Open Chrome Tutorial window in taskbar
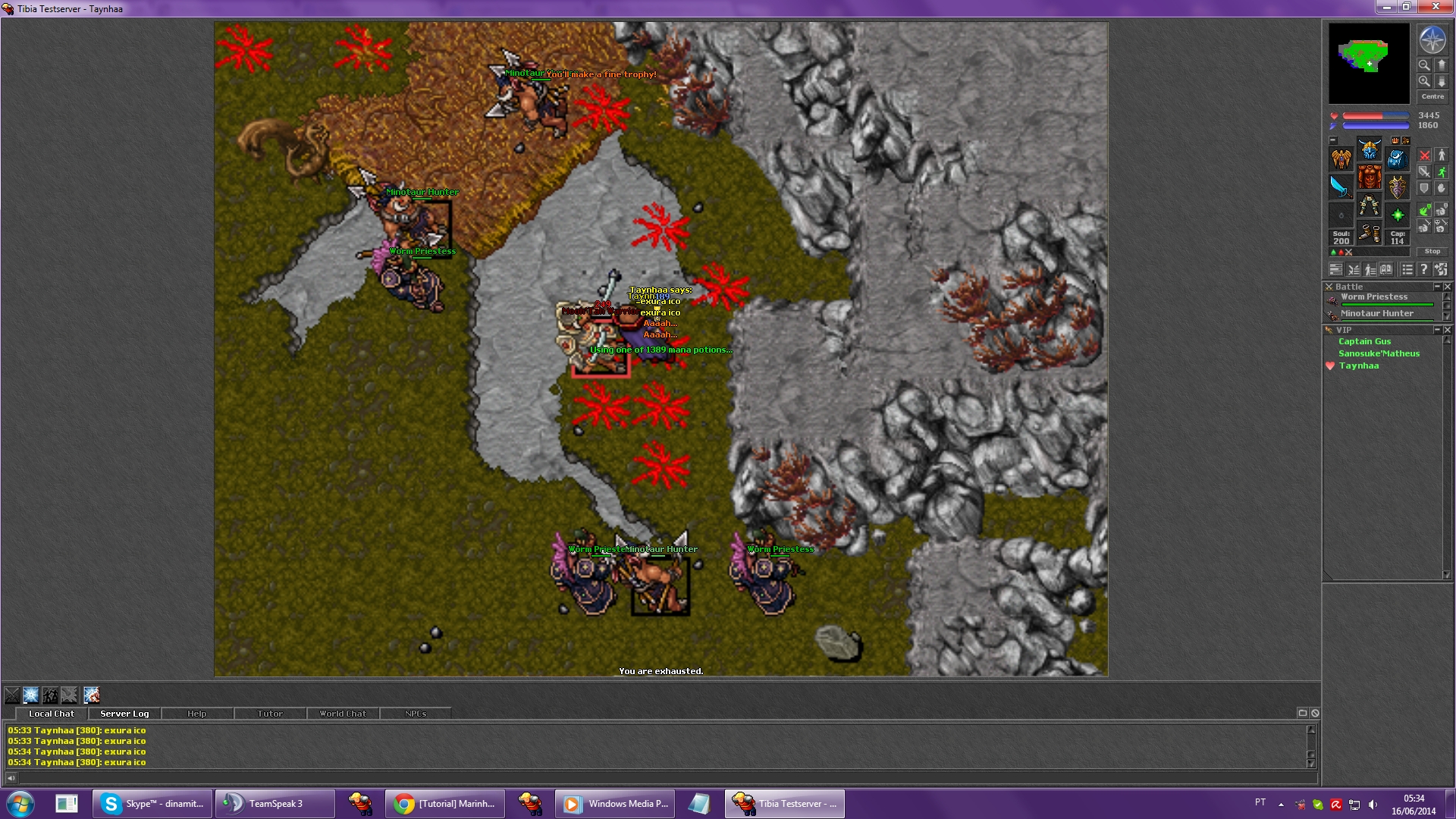The image size is (1456, 819). point(445,804)
